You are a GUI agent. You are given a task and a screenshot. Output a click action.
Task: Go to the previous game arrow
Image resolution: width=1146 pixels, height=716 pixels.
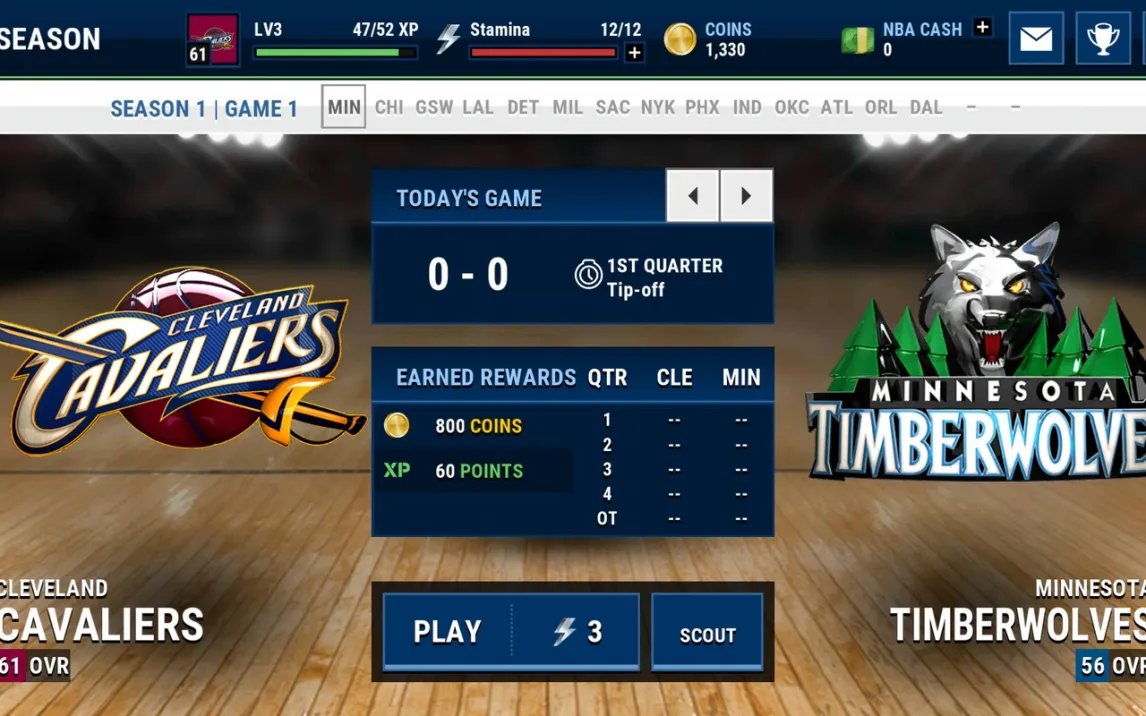[x=692, y=196]
